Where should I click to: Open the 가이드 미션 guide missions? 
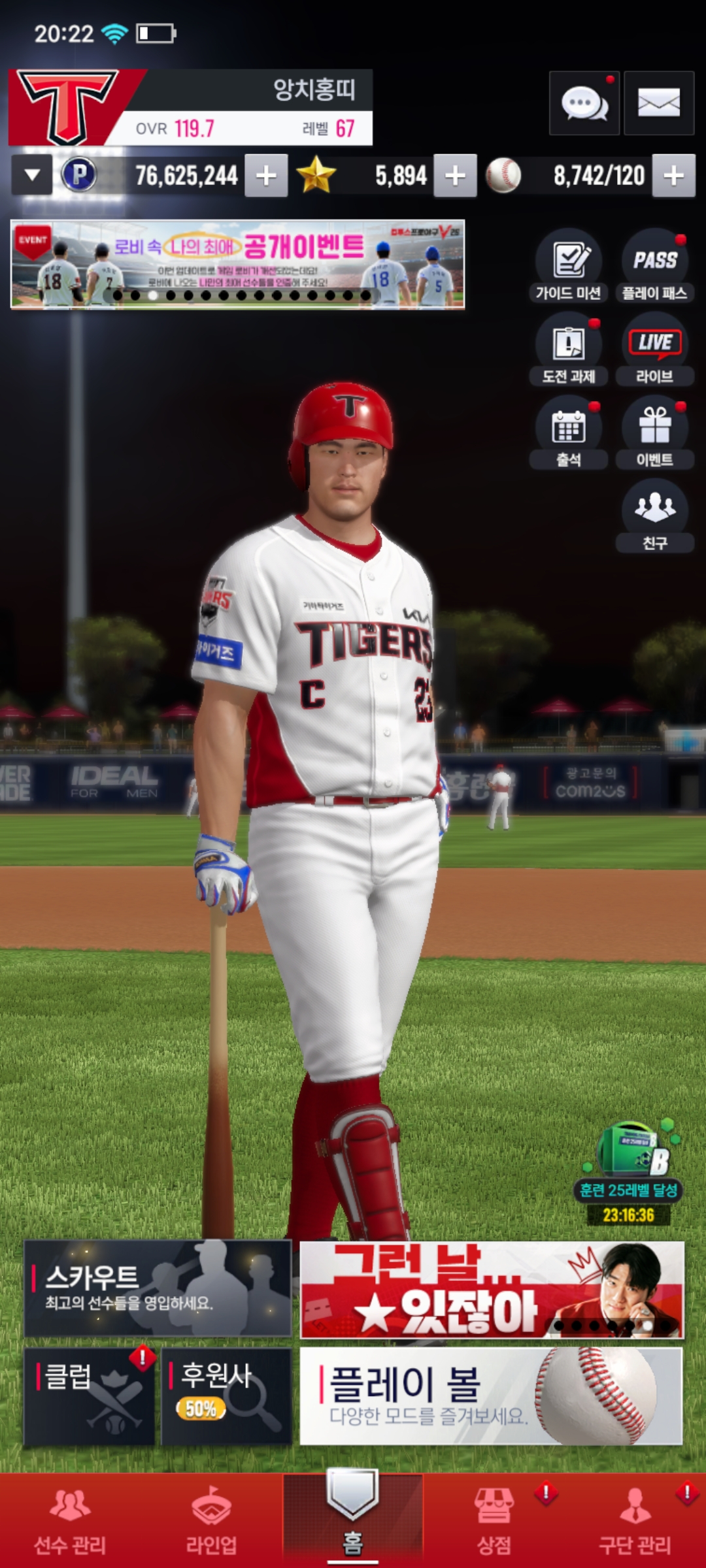pos(568,266)
